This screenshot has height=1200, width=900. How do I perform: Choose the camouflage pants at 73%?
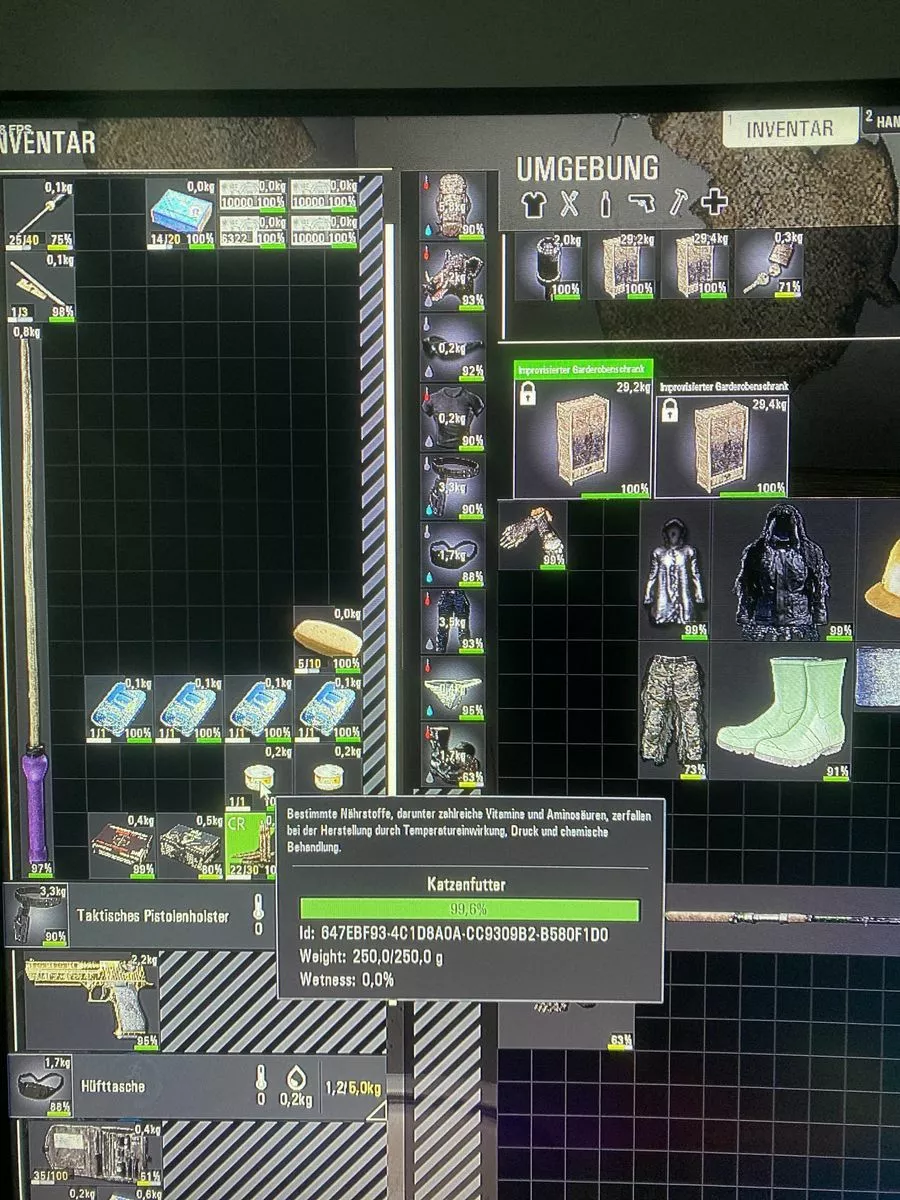674,710
